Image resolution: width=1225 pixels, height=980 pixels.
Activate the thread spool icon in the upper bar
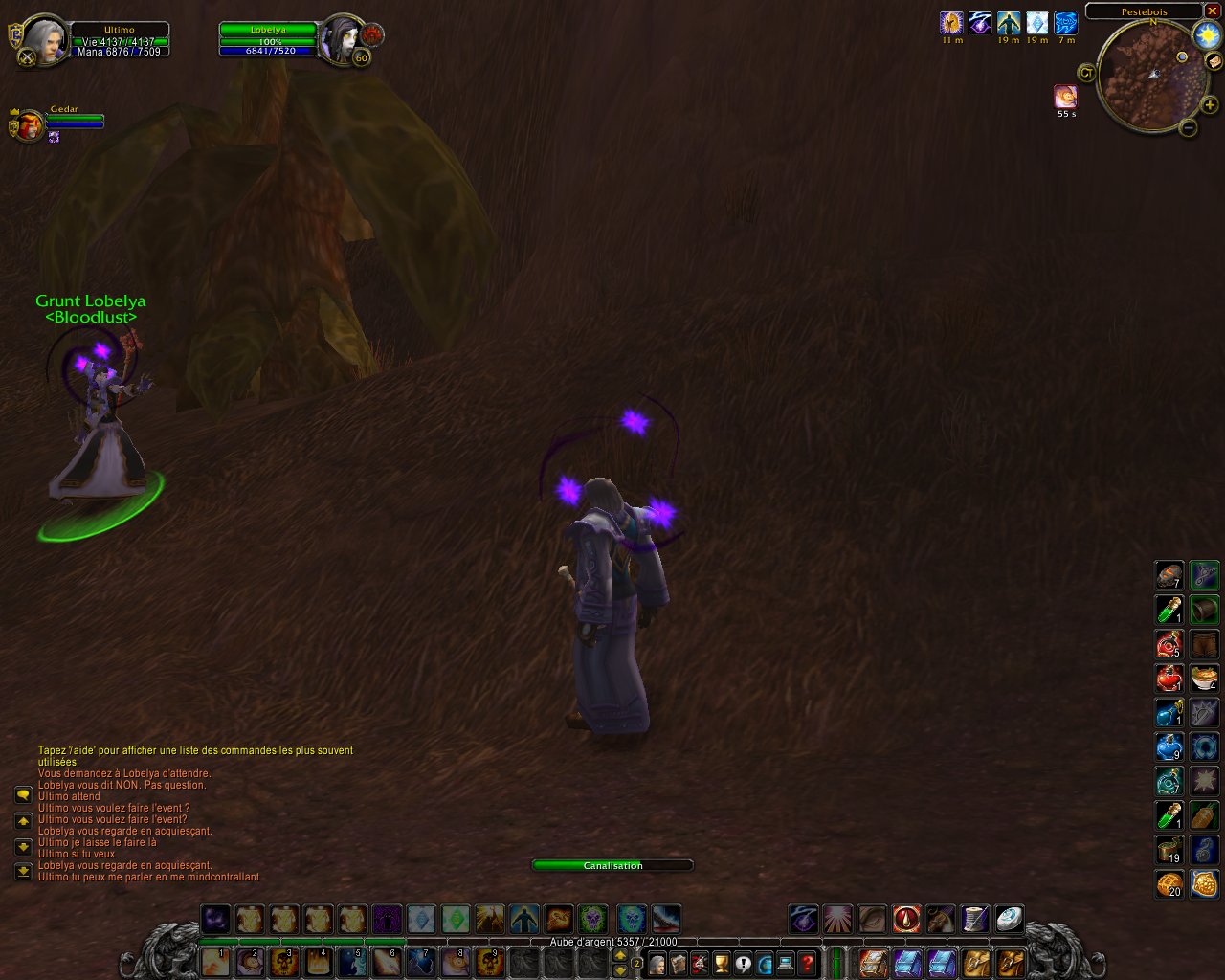click(x=974, y=920)
